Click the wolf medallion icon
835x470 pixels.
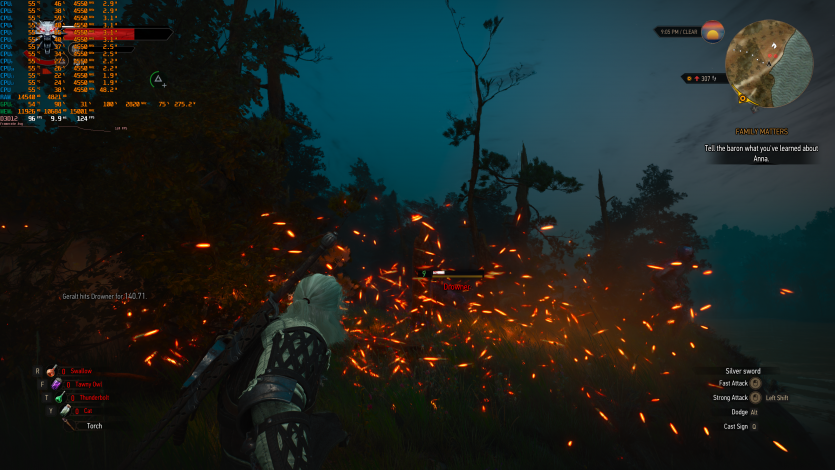click(x=48, y=38)
